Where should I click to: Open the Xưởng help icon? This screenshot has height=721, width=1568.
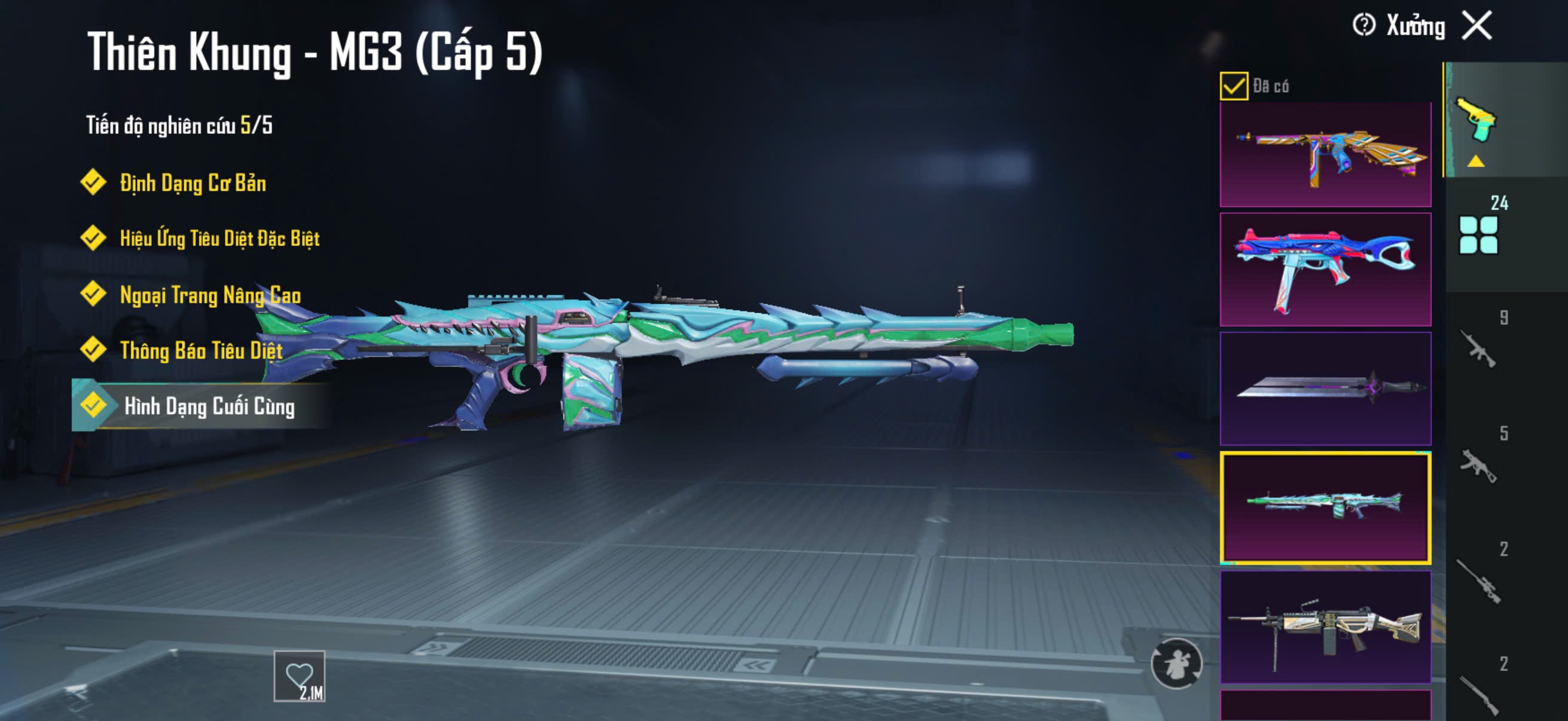(x=1363, y=26)
